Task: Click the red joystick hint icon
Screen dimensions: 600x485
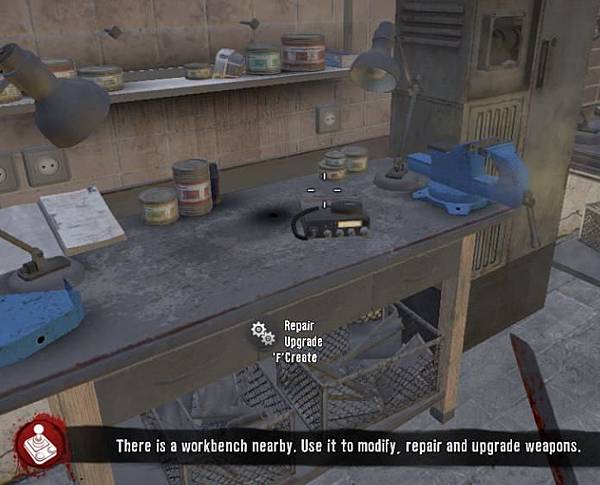Action: (42, 442)
